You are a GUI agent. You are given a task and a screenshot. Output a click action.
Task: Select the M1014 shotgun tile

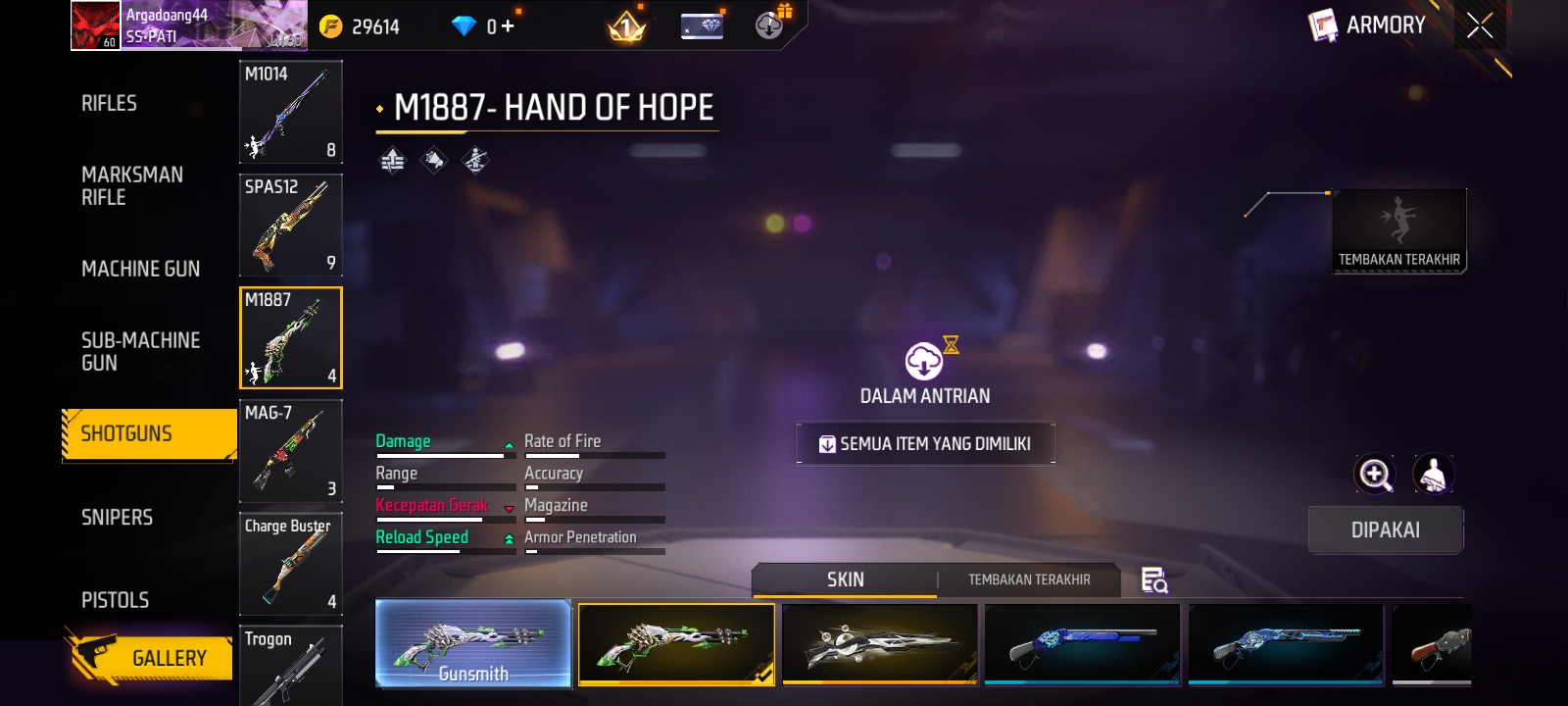point(290,112)
